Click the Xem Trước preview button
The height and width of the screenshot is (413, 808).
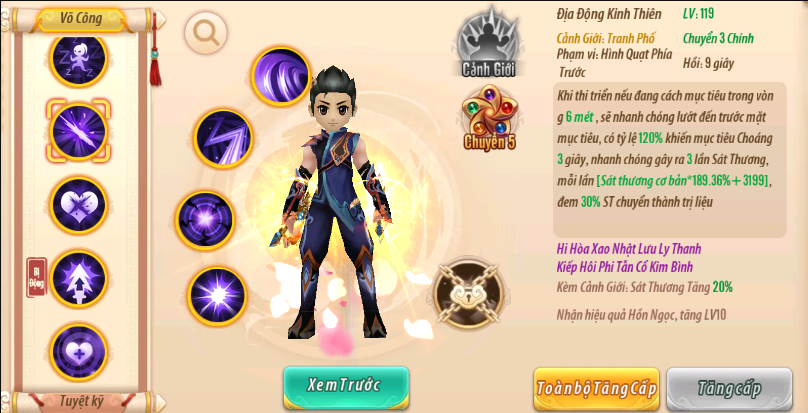346,387
